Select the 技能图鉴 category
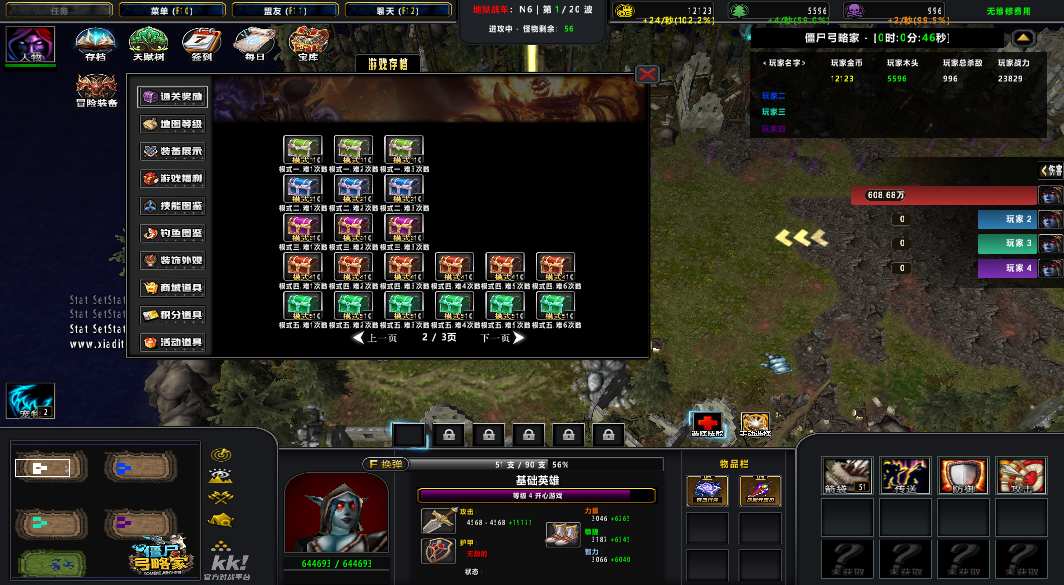The height and width of the screenshot is (585, 1064). (x=172, y=206)
